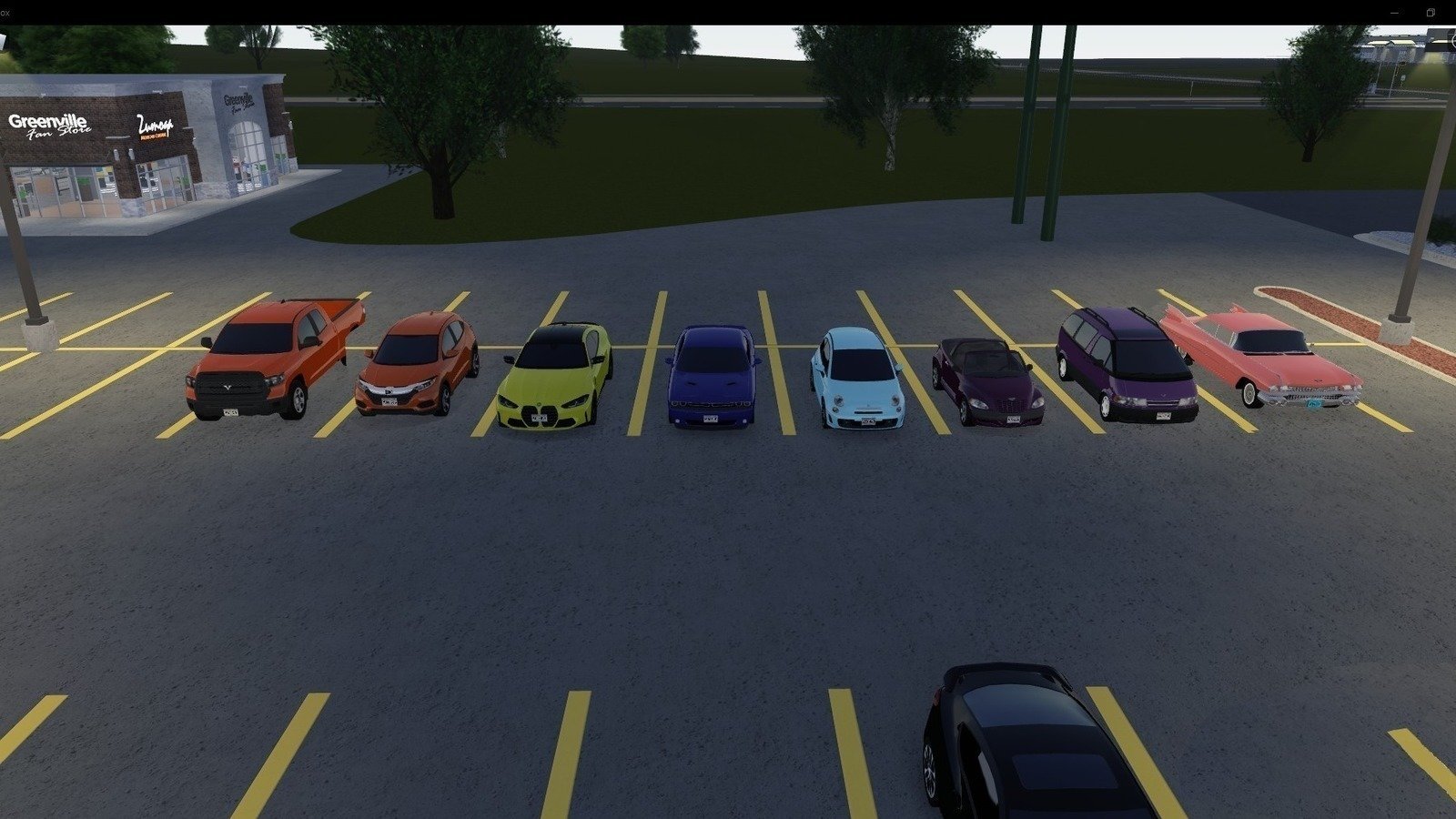Viewport: 1456px width, 819px height.
Task: Click the window restore icon in the title bar
Action: (1431, 13)
